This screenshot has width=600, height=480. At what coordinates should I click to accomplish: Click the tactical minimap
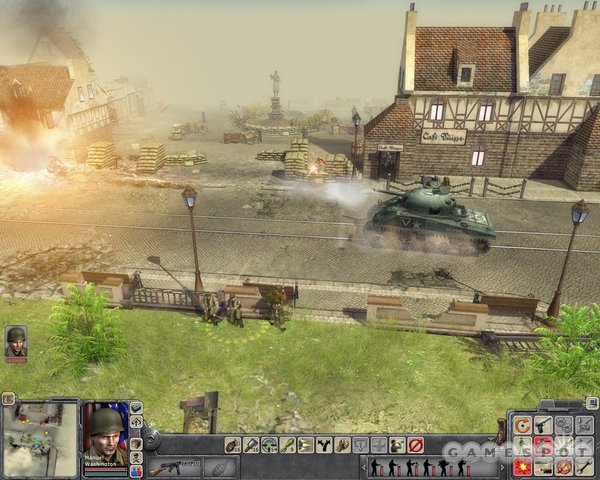(39, 439)
